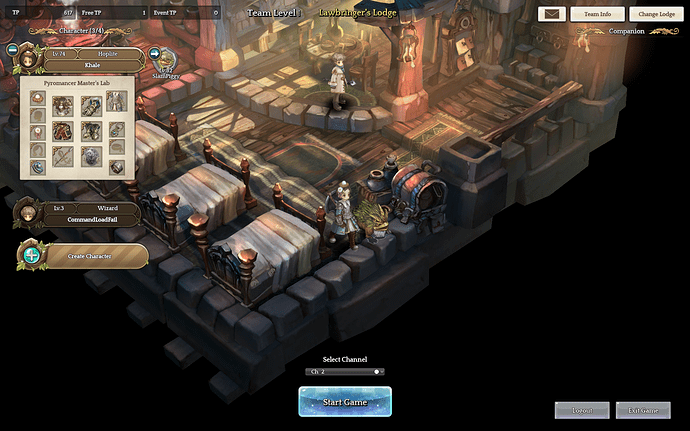Select the Wizard character CommandLoadFail
The height and width of the screenshot is (431, 690).
pyautogui.click(x=90, y=214)
